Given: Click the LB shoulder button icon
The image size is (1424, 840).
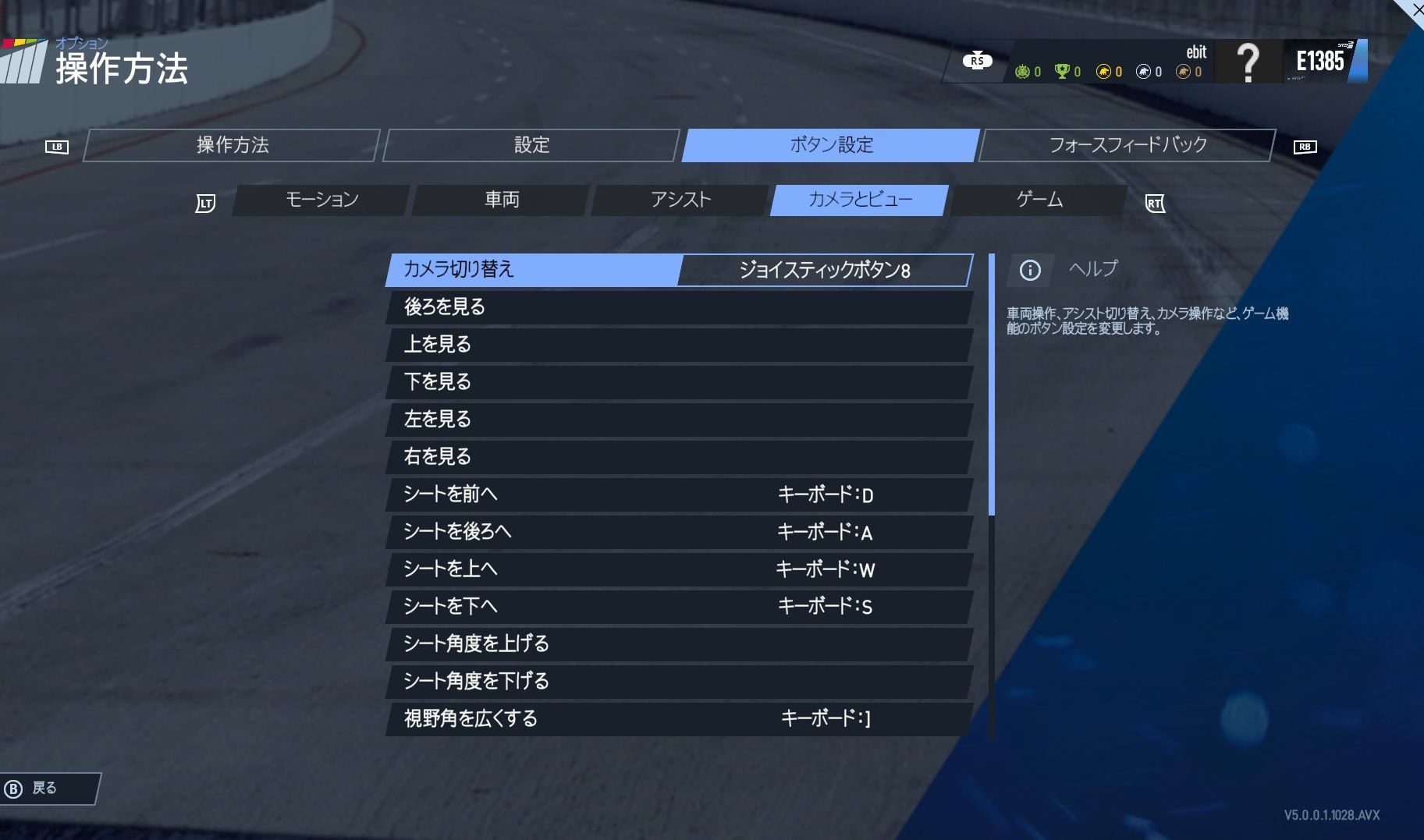Looking at the screenshot, I should click(58, 146).
